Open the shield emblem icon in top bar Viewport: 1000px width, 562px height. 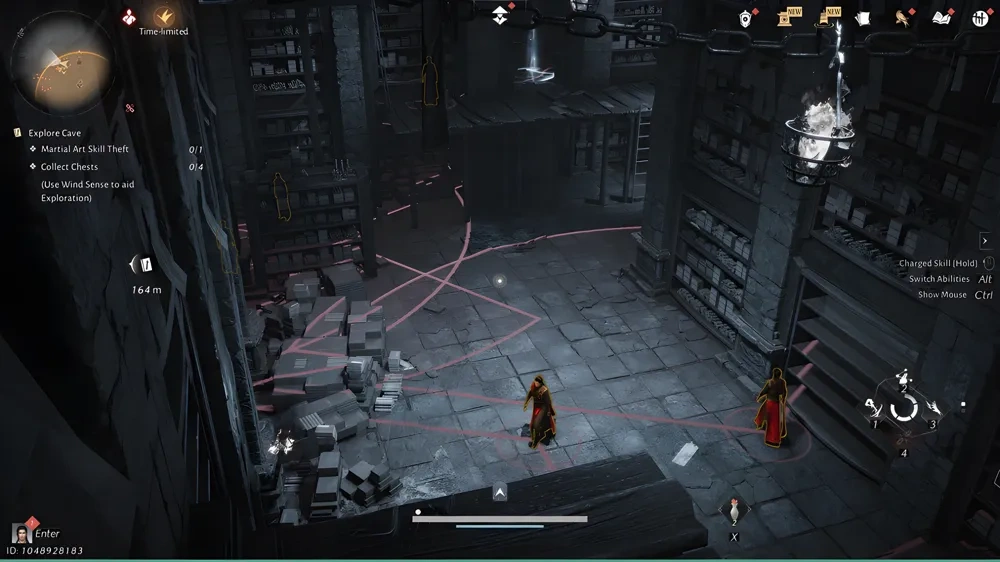[746, 18]
